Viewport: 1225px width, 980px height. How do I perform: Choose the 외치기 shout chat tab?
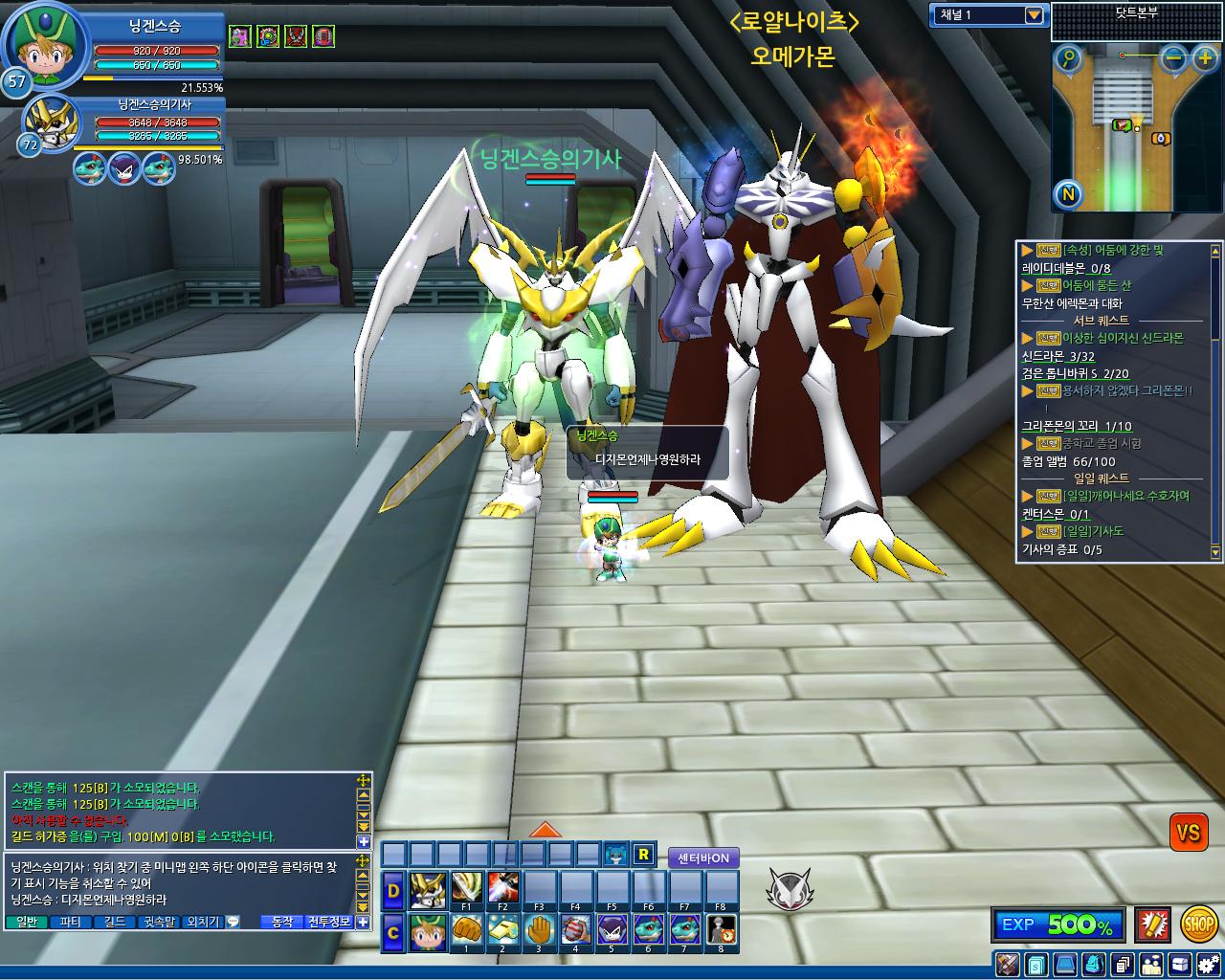[x=204, y=922]
